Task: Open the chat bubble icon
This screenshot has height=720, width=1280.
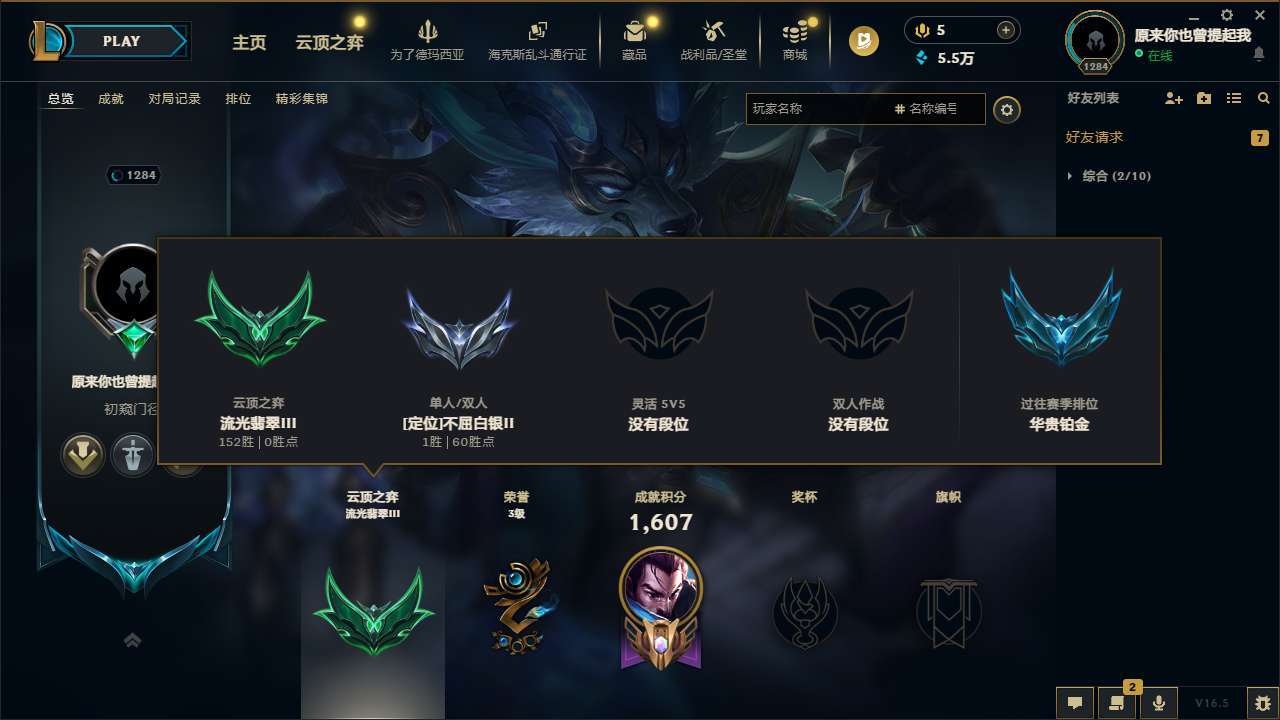Action: tap(1075, 702)
